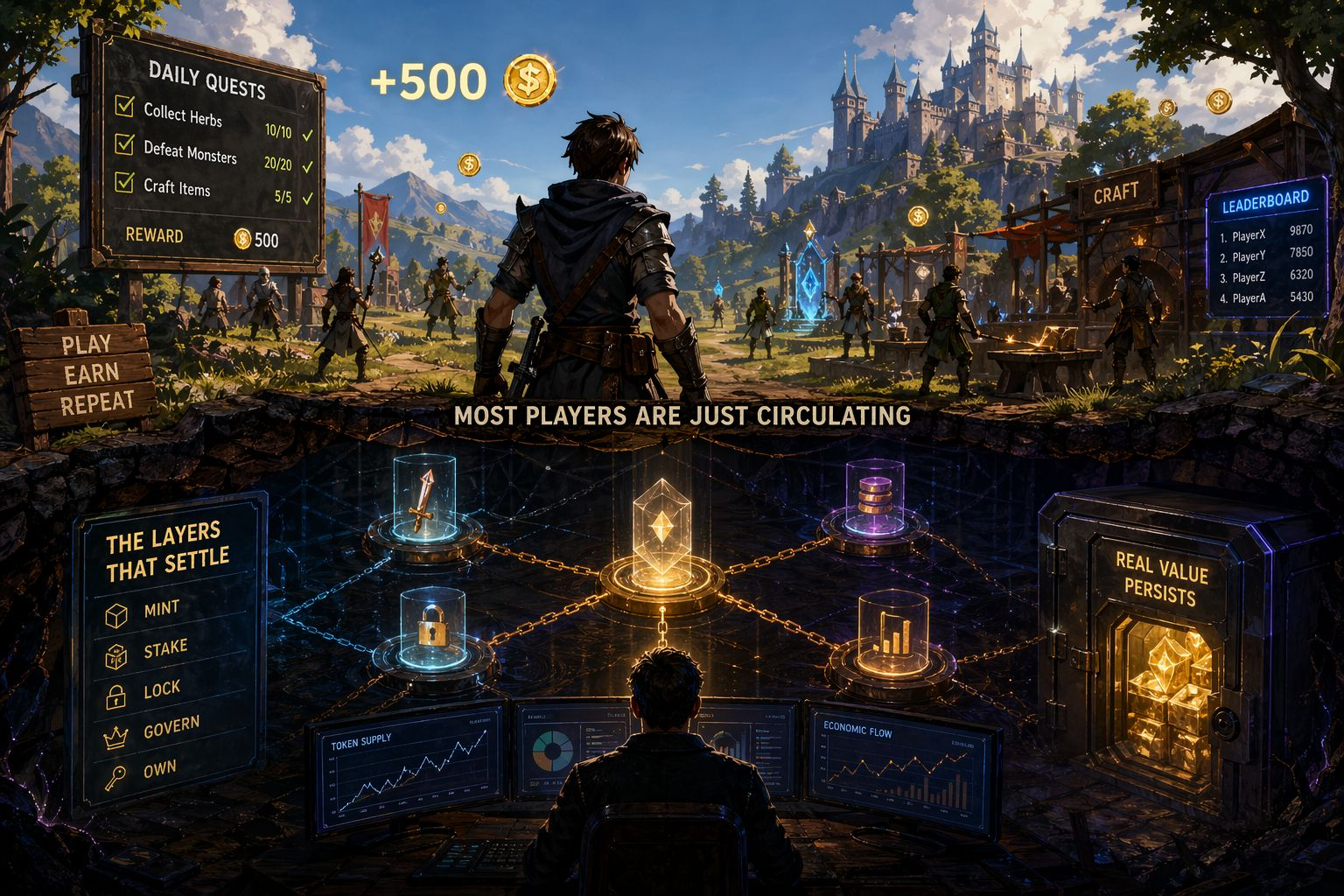1344x896 pixels.
Task: Claim the 500 coin quest reward
Action: pyautogui.click(x=255, y=239)
